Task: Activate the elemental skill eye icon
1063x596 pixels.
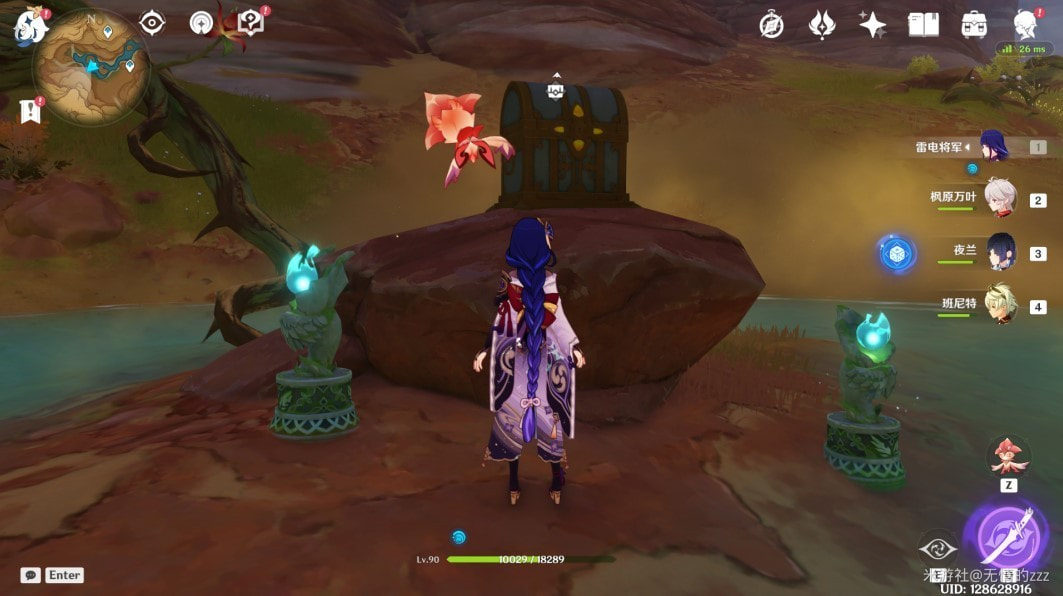Action: [x=938, y=549]
